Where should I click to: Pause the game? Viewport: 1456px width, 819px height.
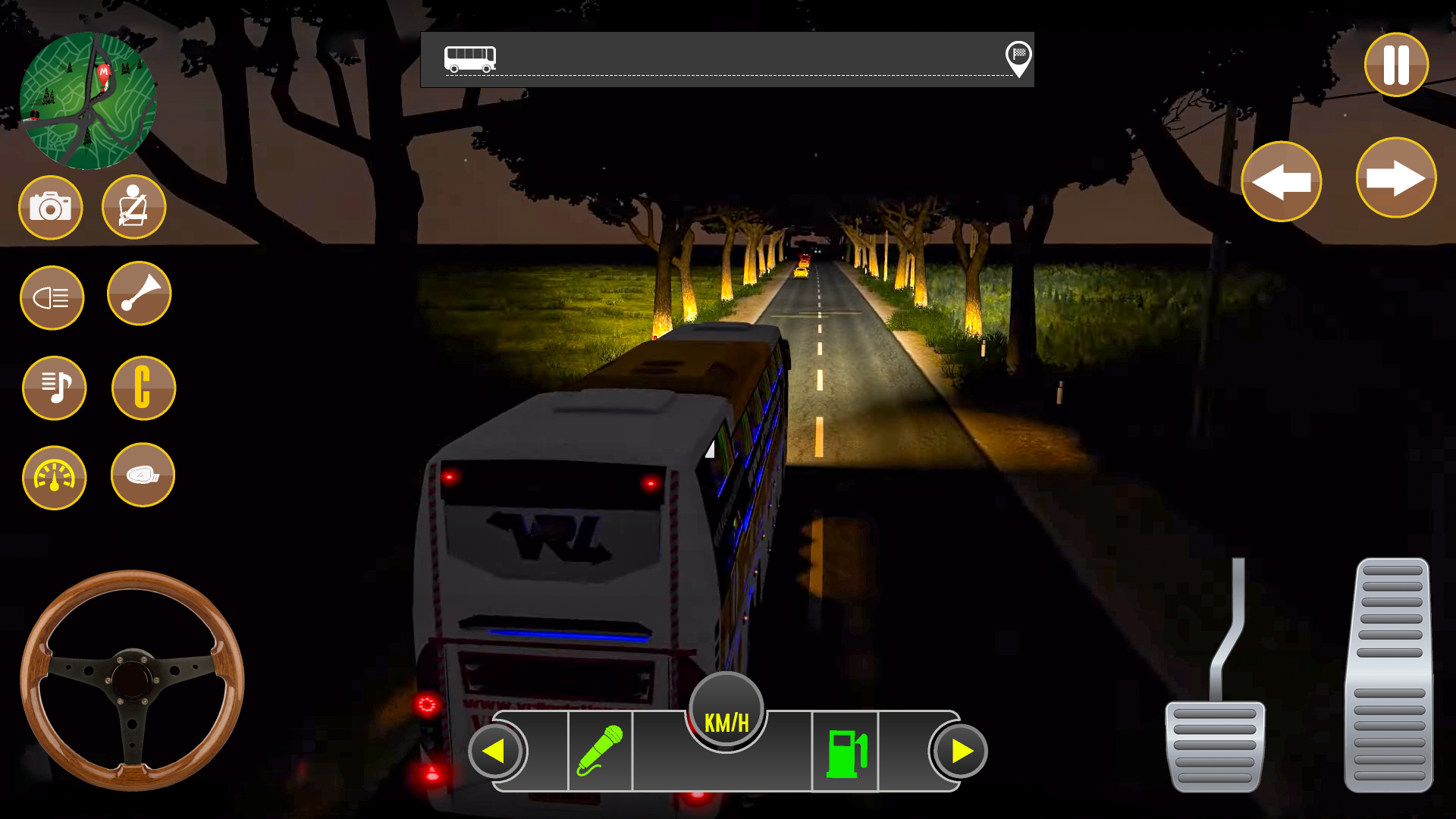click(1396, 65)
